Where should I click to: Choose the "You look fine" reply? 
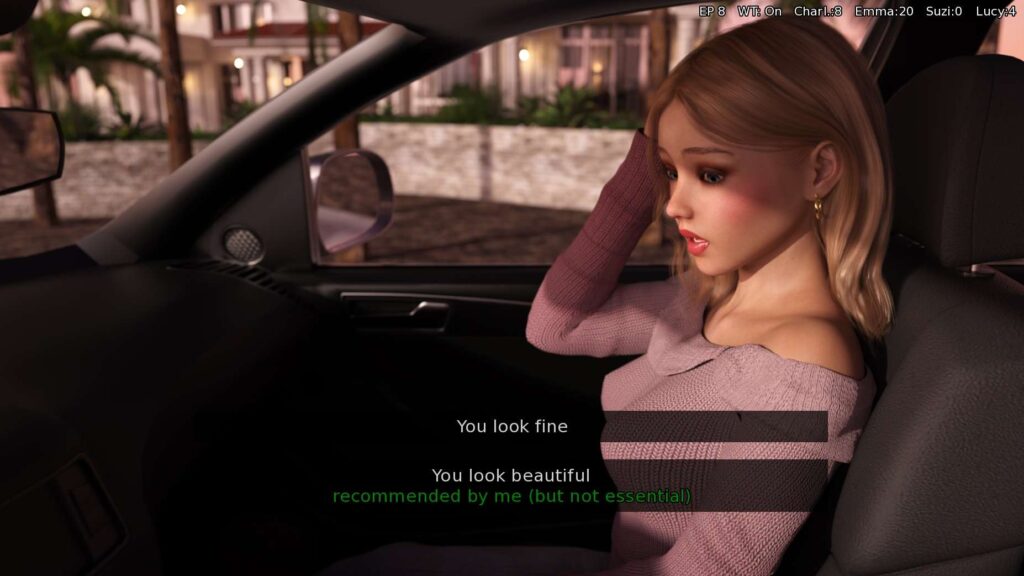(512, 426)
